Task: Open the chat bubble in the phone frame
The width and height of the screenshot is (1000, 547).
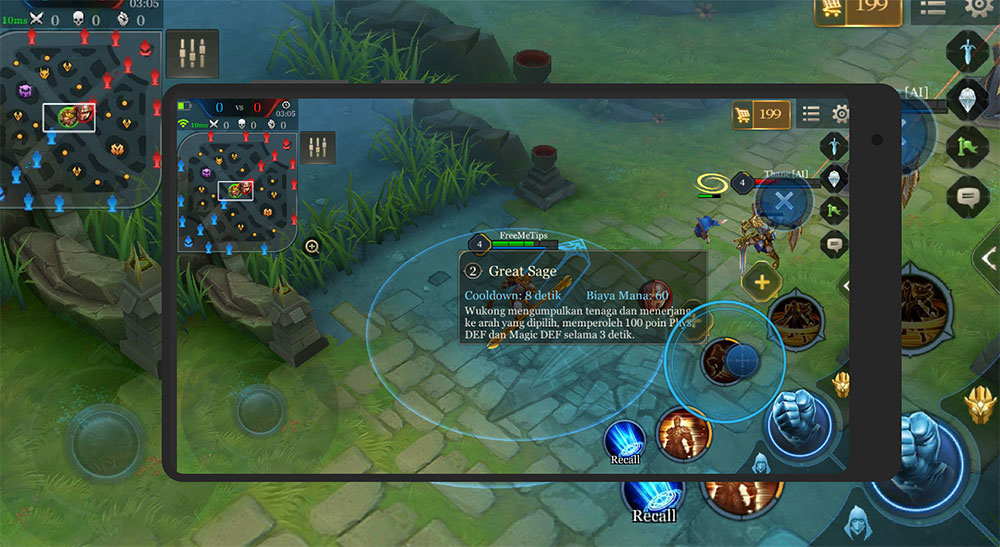Action: click(x=834, y=243)
